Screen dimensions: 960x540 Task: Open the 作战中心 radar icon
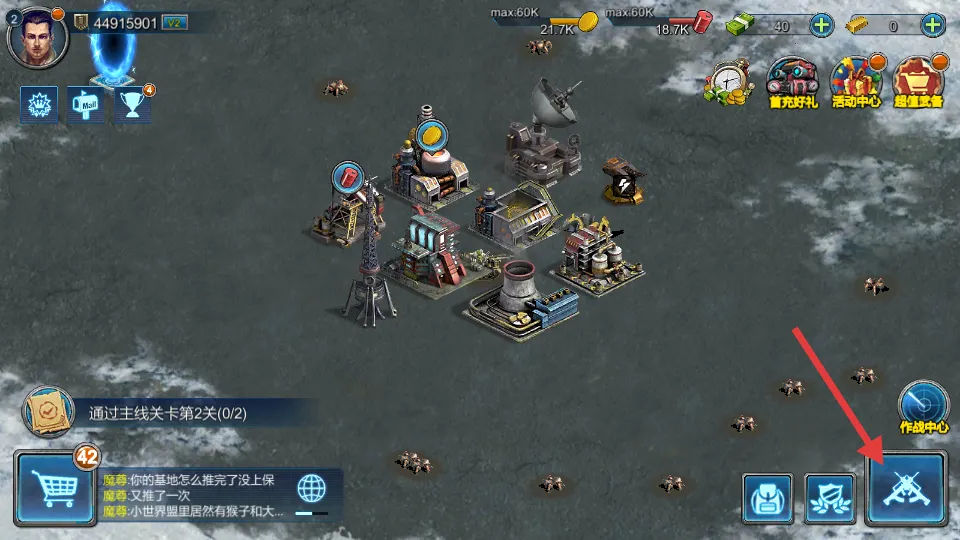923,404
